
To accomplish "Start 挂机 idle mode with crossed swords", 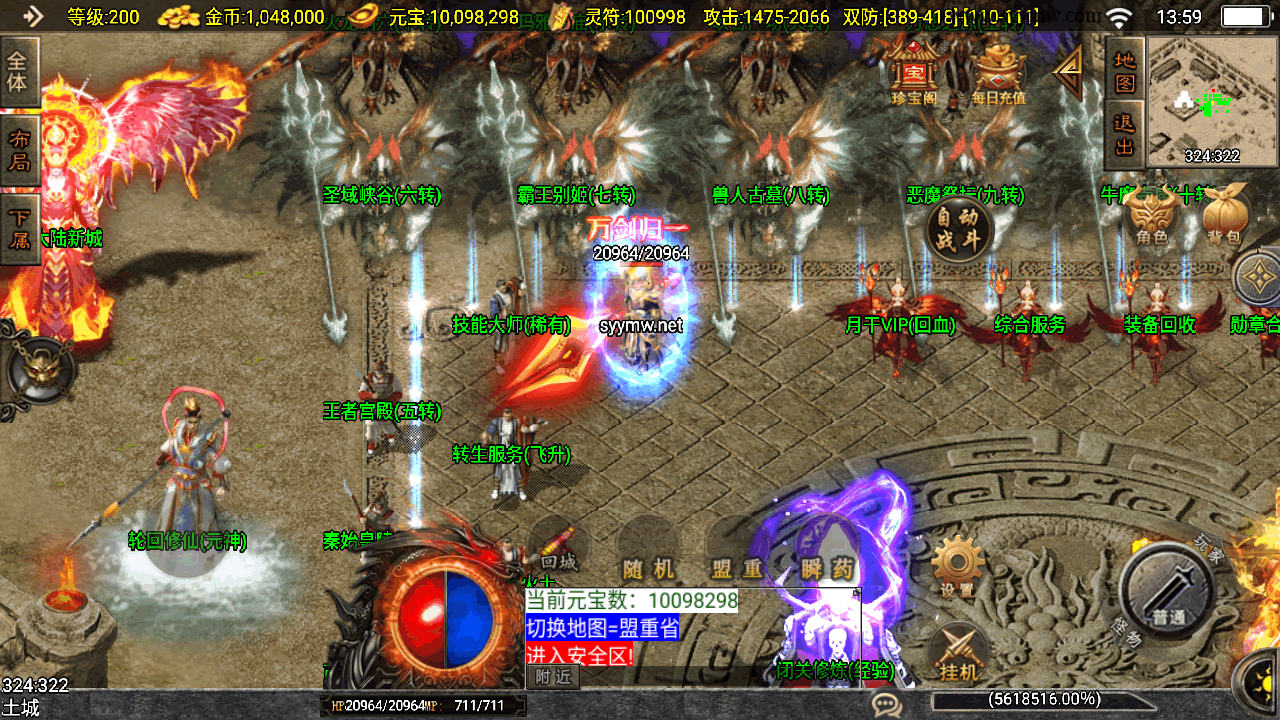I will 959,653.
